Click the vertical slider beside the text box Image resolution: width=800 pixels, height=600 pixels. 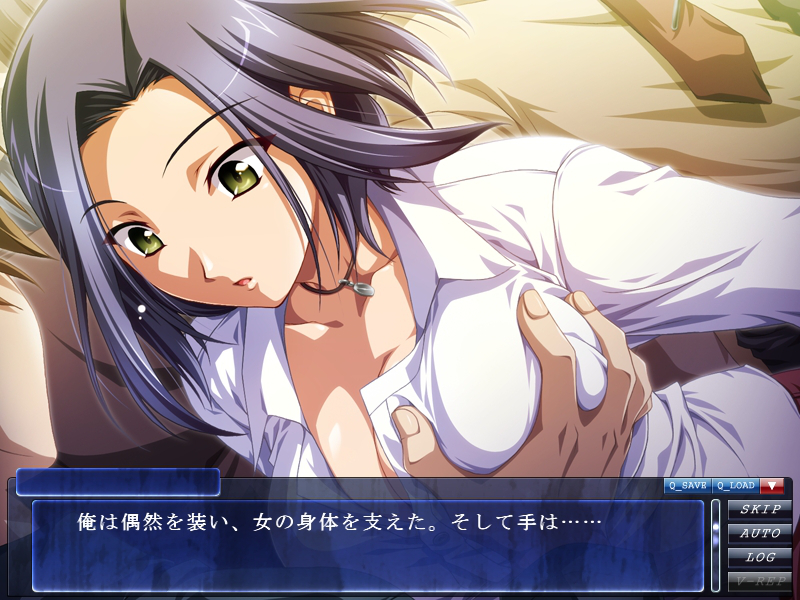pos(715,545)
